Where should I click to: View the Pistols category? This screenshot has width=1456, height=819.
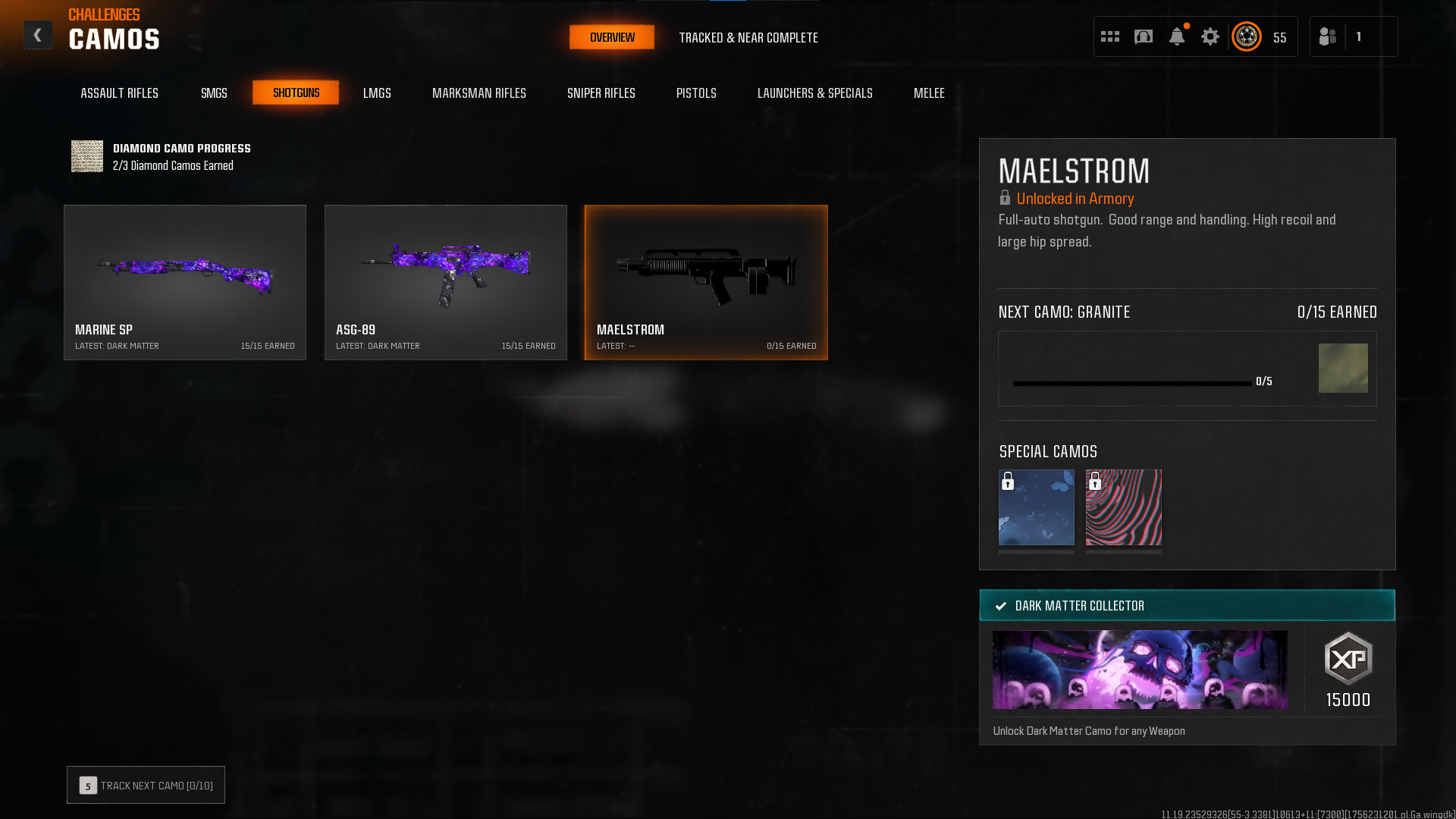tap(696, 93)
